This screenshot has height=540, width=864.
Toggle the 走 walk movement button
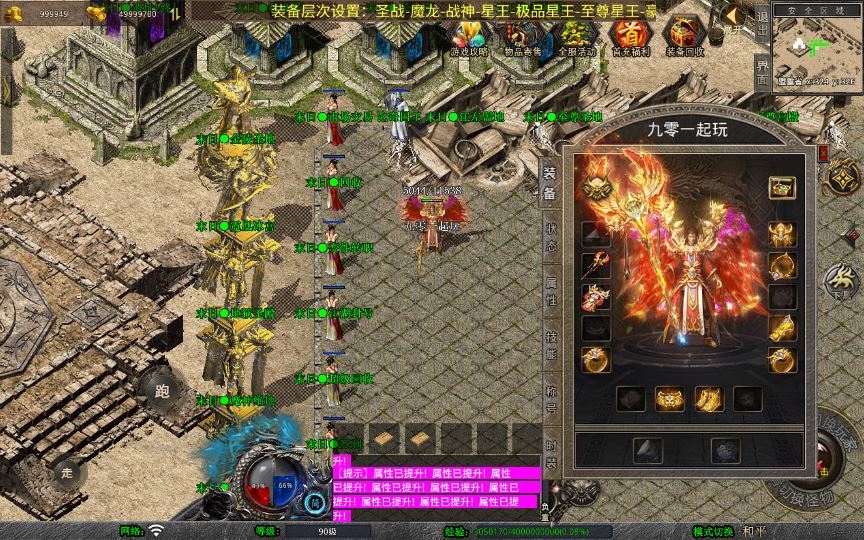click(68, 471)
